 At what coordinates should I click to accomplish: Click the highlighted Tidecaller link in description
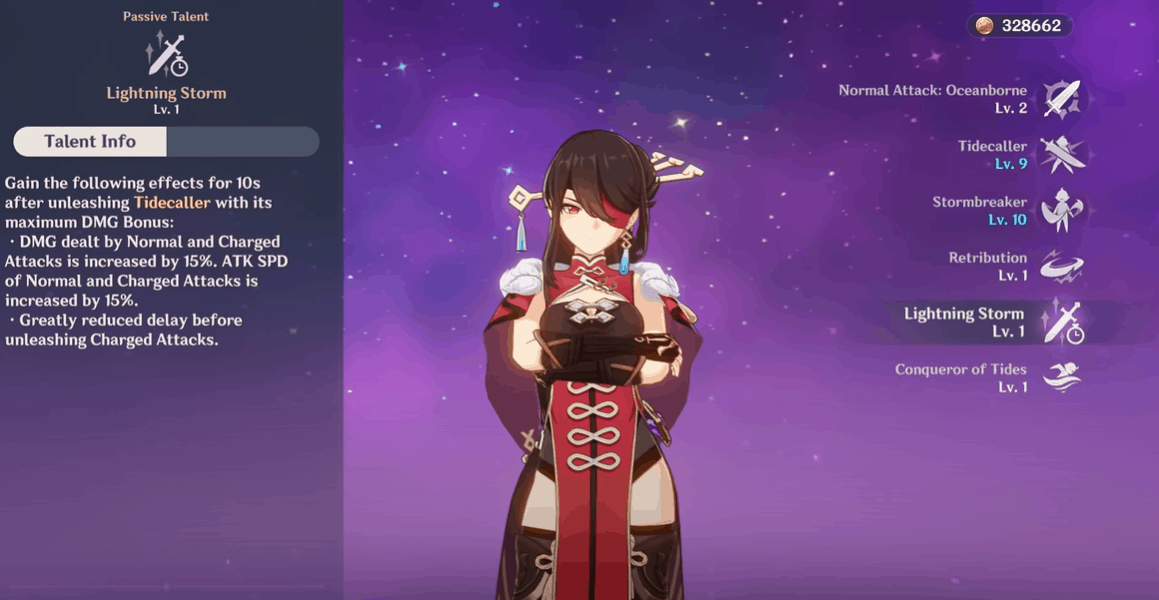[x=172, y=203]
